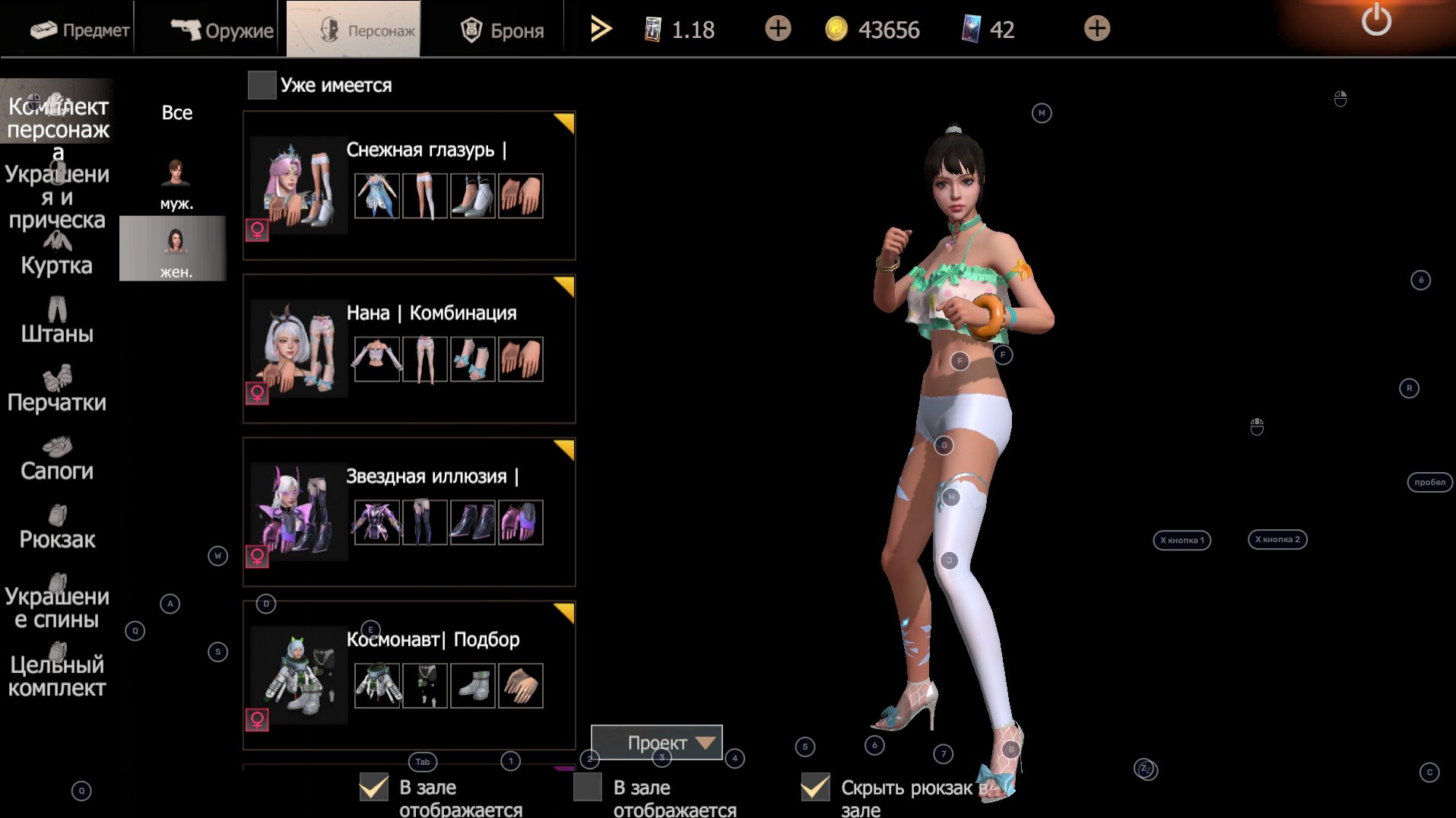Pick the Нана Комбинация outfit set
The height and width of the screenshot is (818, 1456).
[408, 348]
